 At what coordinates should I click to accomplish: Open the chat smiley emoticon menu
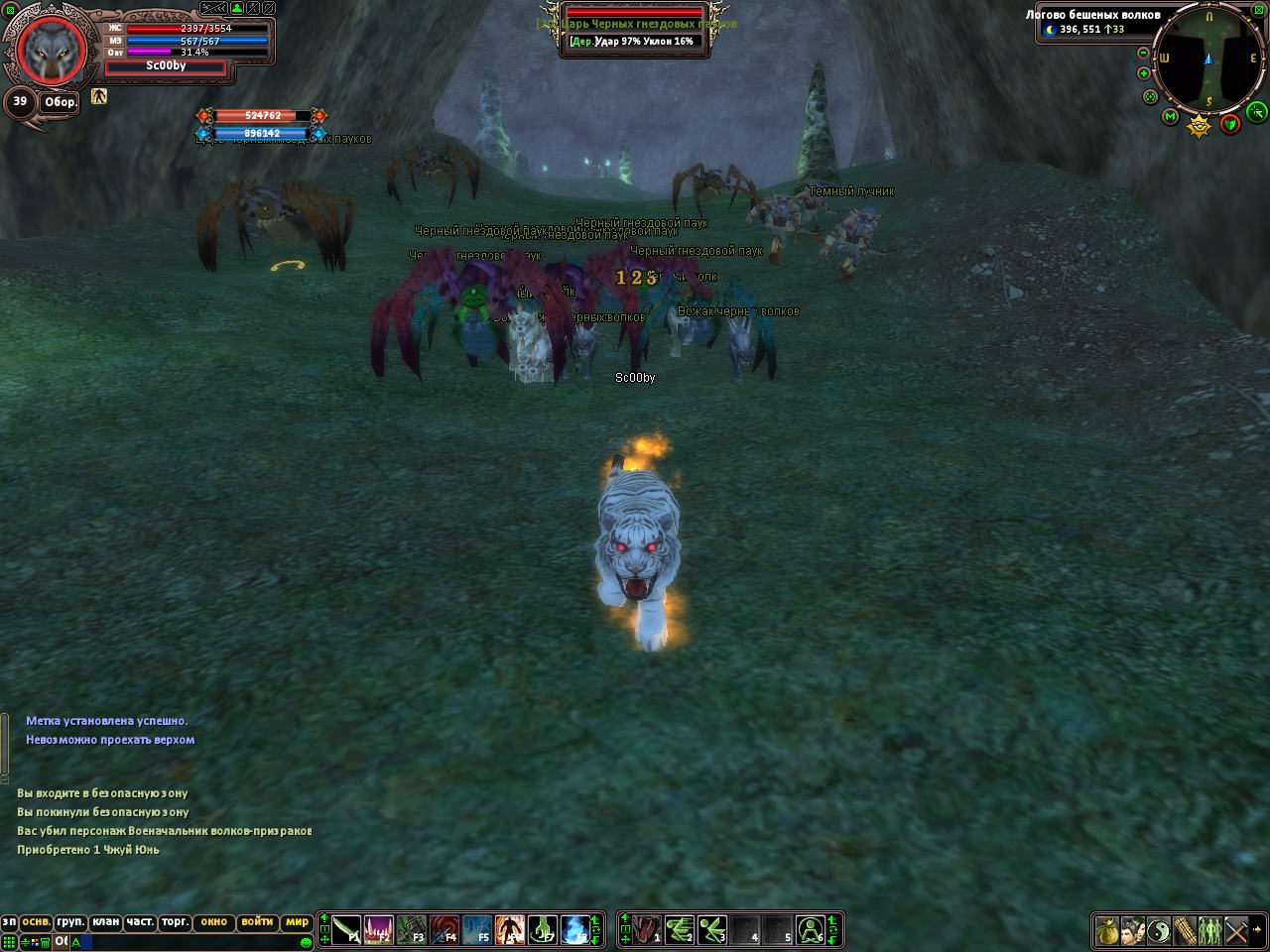[x=306, y=941]
